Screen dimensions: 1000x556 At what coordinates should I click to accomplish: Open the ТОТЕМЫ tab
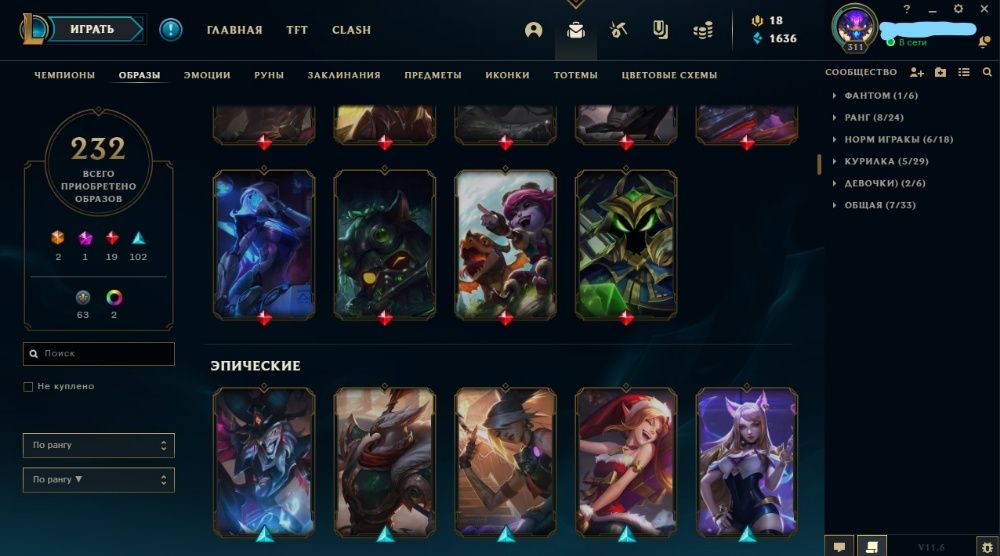click(x=575, y=75)
